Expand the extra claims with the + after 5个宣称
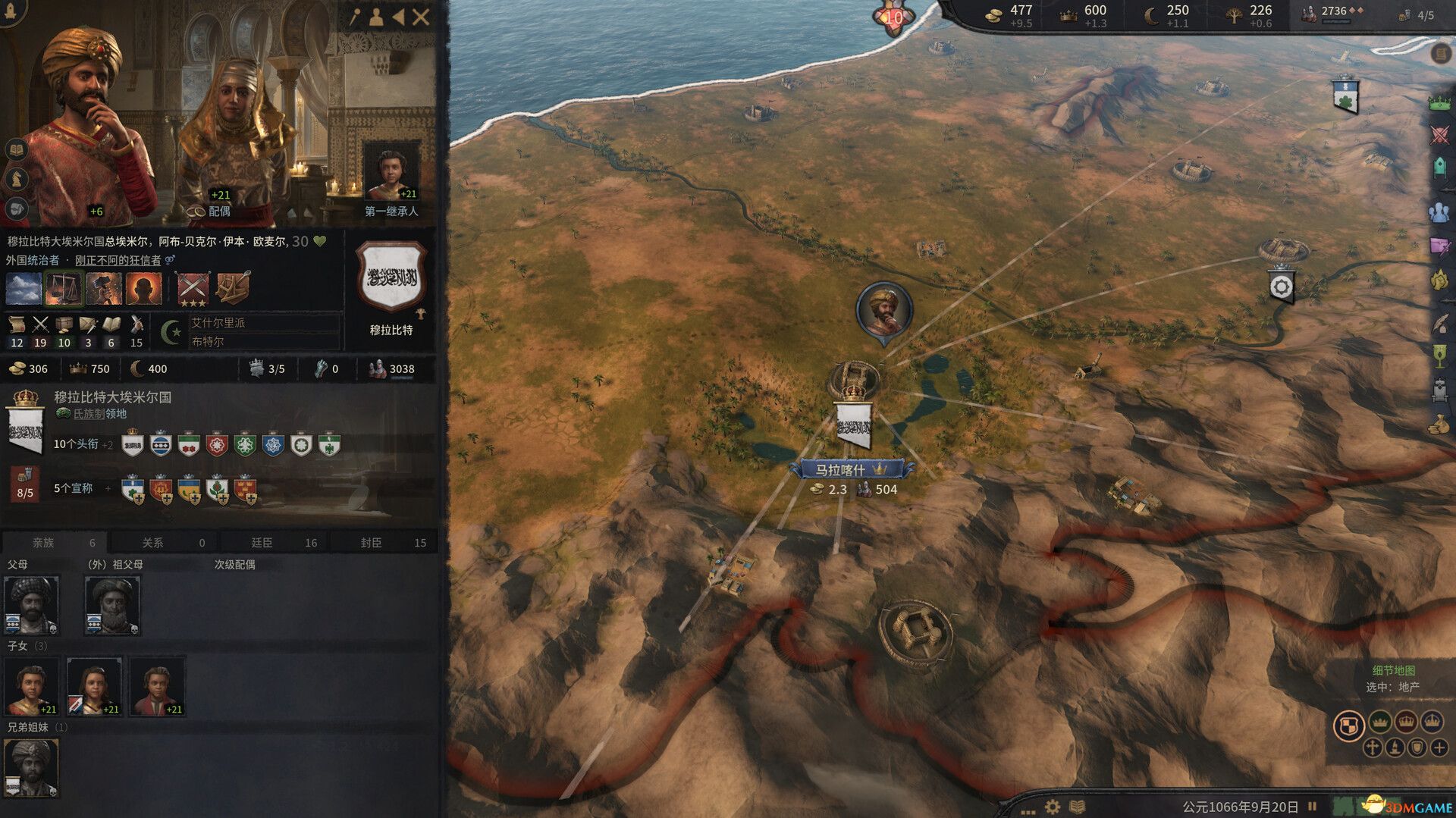Screen dimensions: 1456x818 click(107, 488)
